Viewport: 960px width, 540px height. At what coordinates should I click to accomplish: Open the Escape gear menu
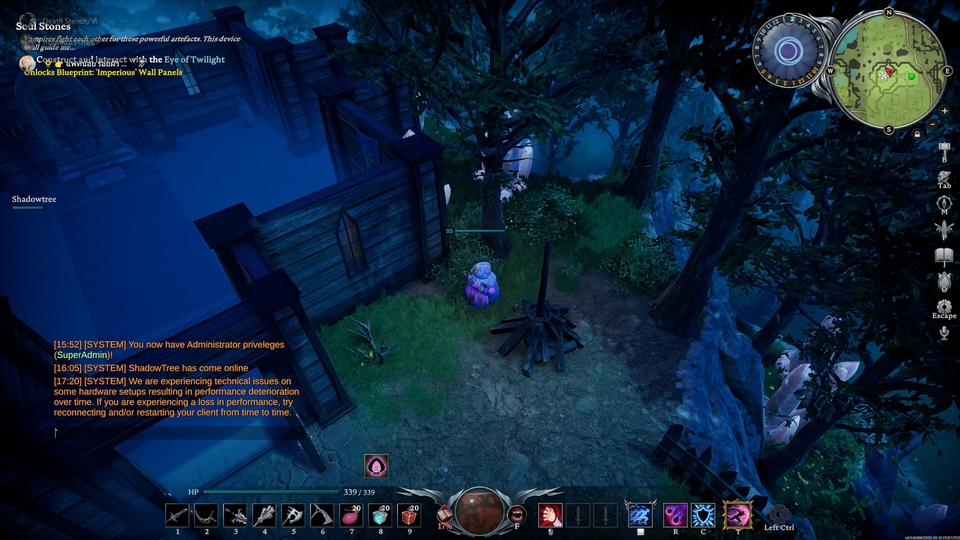pyautogui.click(x=944, y=306)
